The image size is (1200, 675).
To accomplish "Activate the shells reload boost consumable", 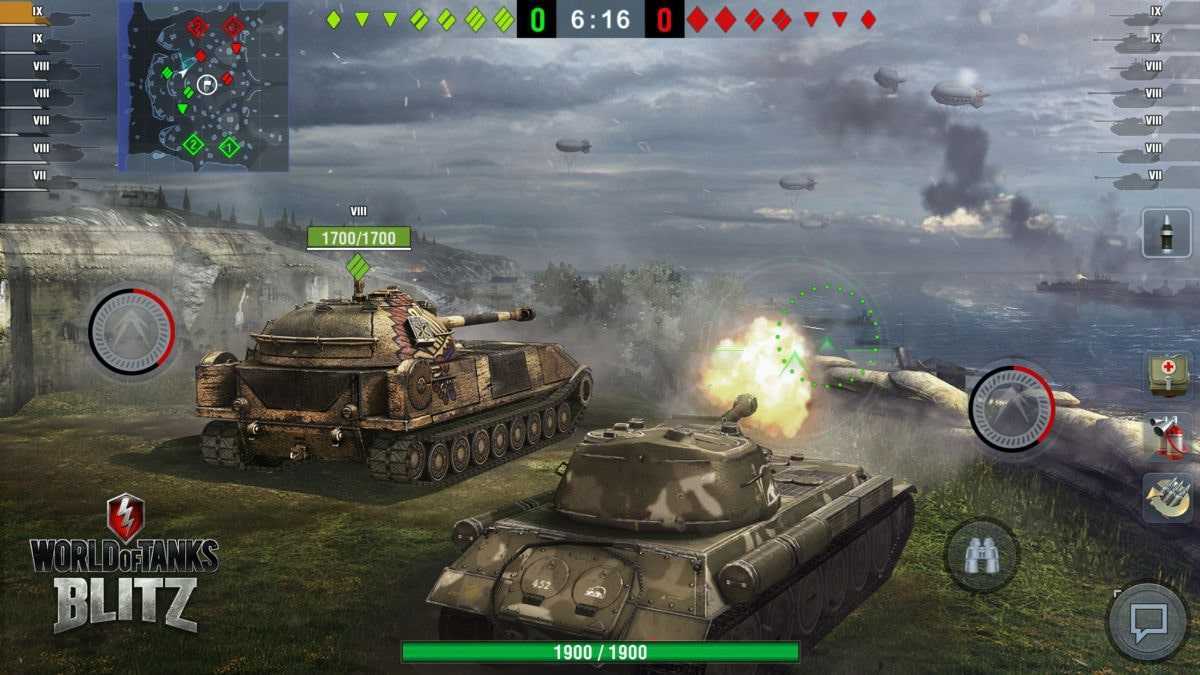I will click(x=1168, y=499).
